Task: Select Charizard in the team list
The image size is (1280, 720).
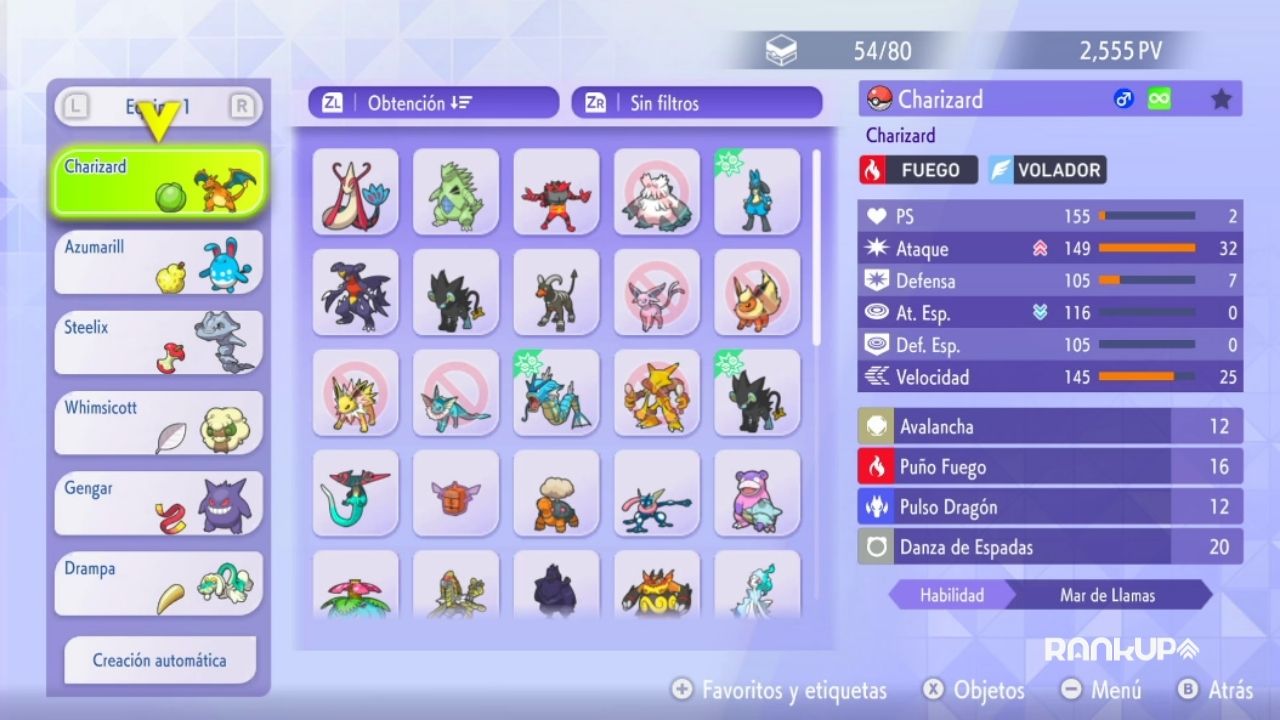Action: [159, 181]
